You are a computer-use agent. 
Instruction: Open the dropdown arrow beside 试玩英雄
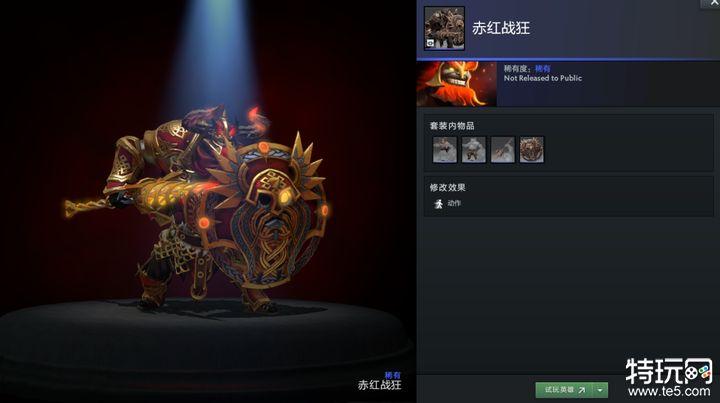601,390
